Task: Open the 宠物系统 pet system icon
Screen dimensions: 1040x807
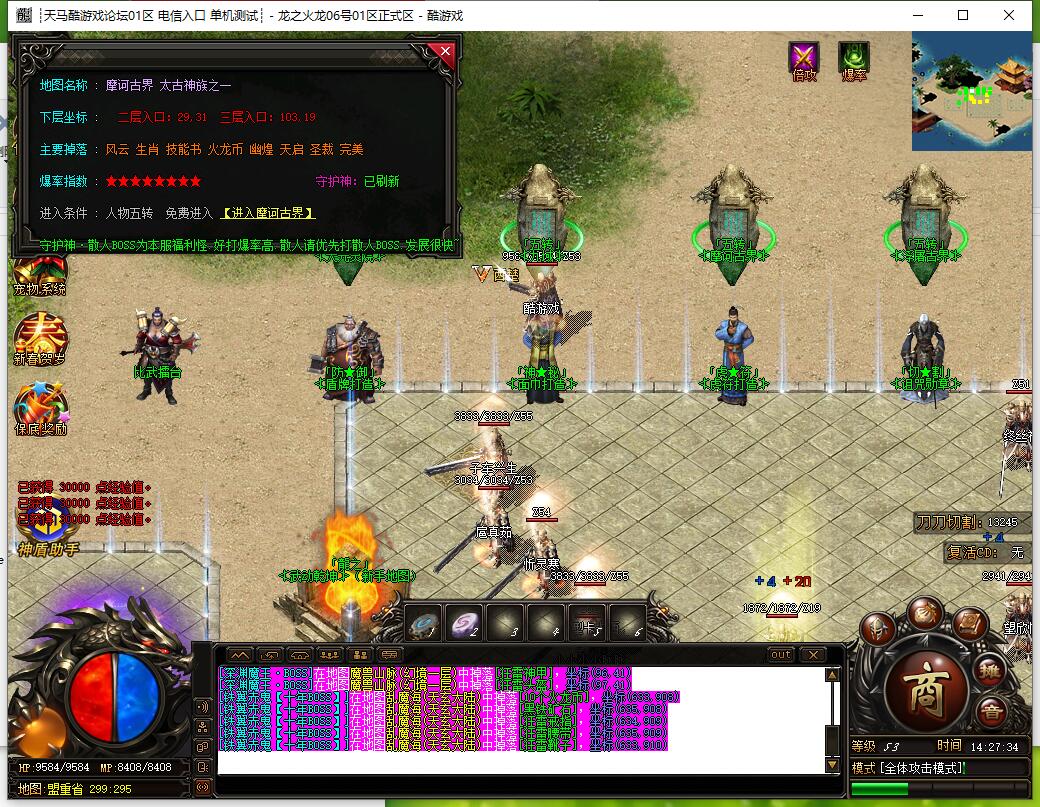Action: [39, 272]
